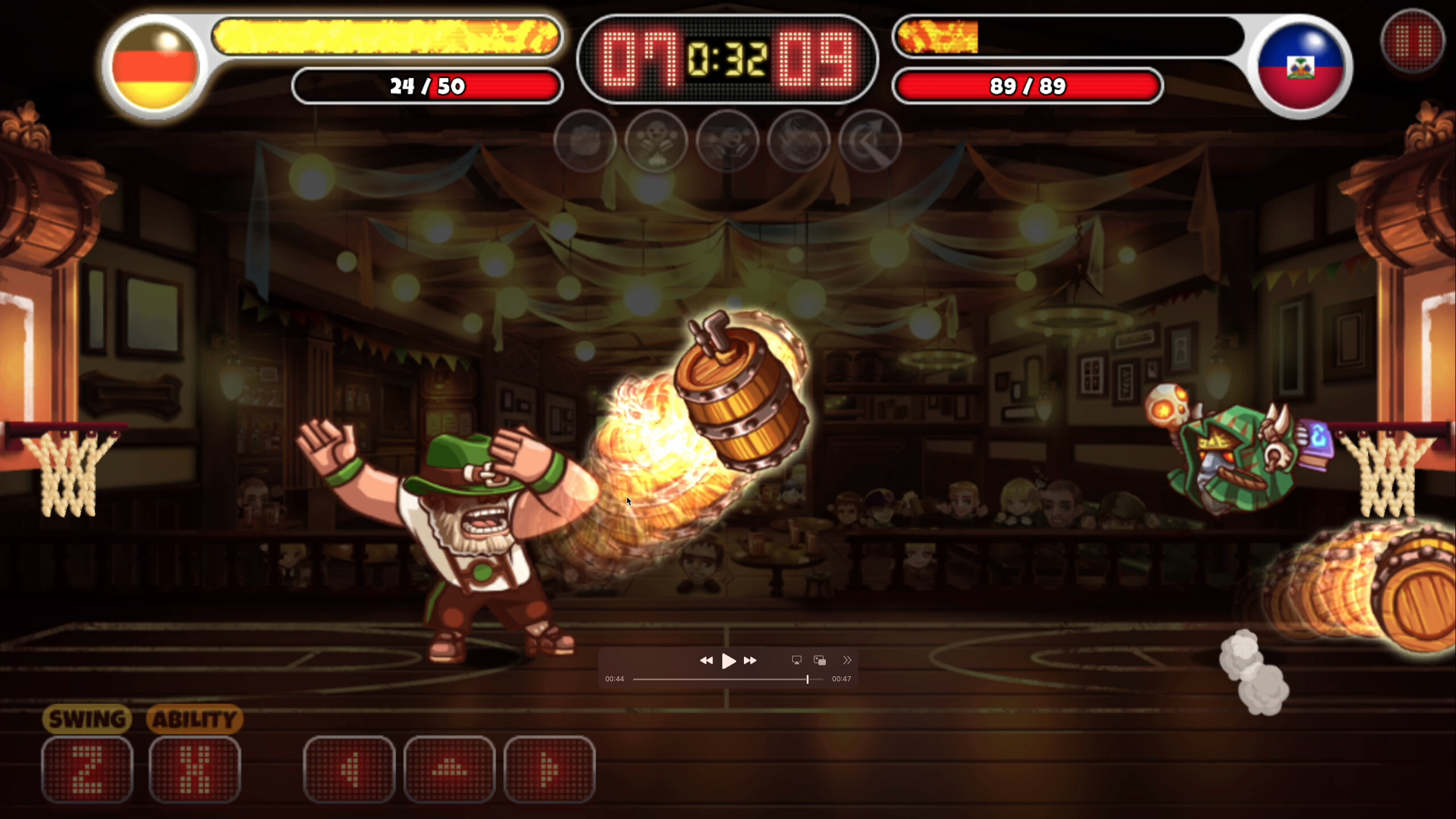Select the diving character skill icon
This screenshot has width=1456, height=819.
(729, 141)
